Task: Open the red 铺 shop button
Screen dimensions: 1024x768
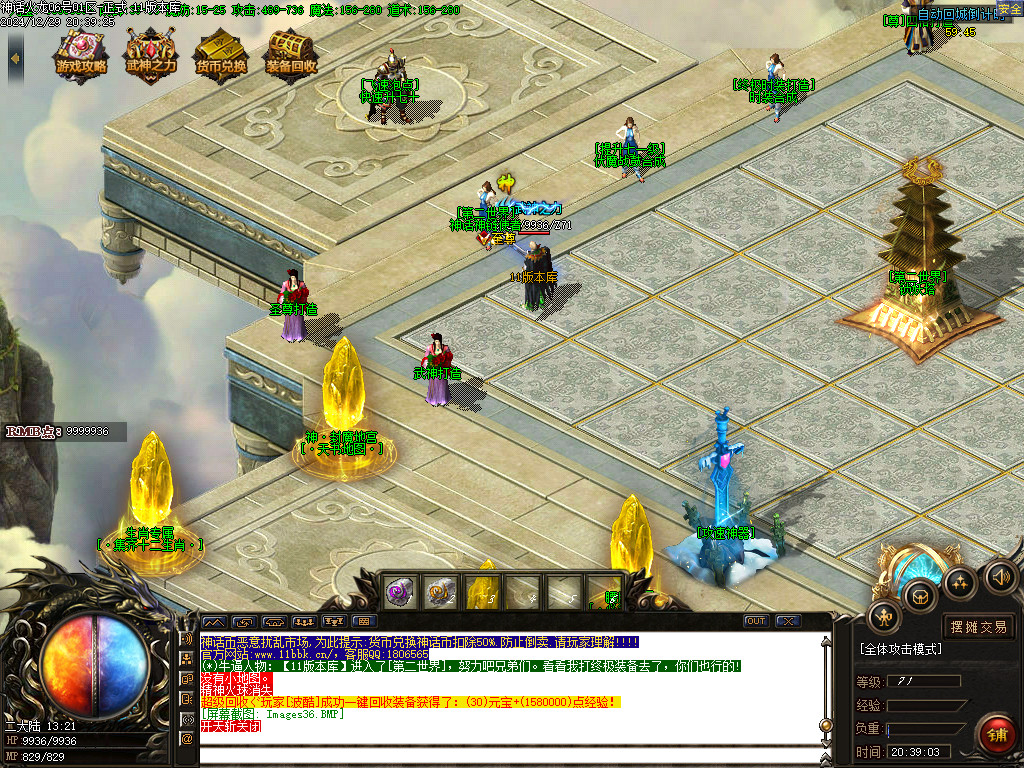Action: (x=996, y=735)
